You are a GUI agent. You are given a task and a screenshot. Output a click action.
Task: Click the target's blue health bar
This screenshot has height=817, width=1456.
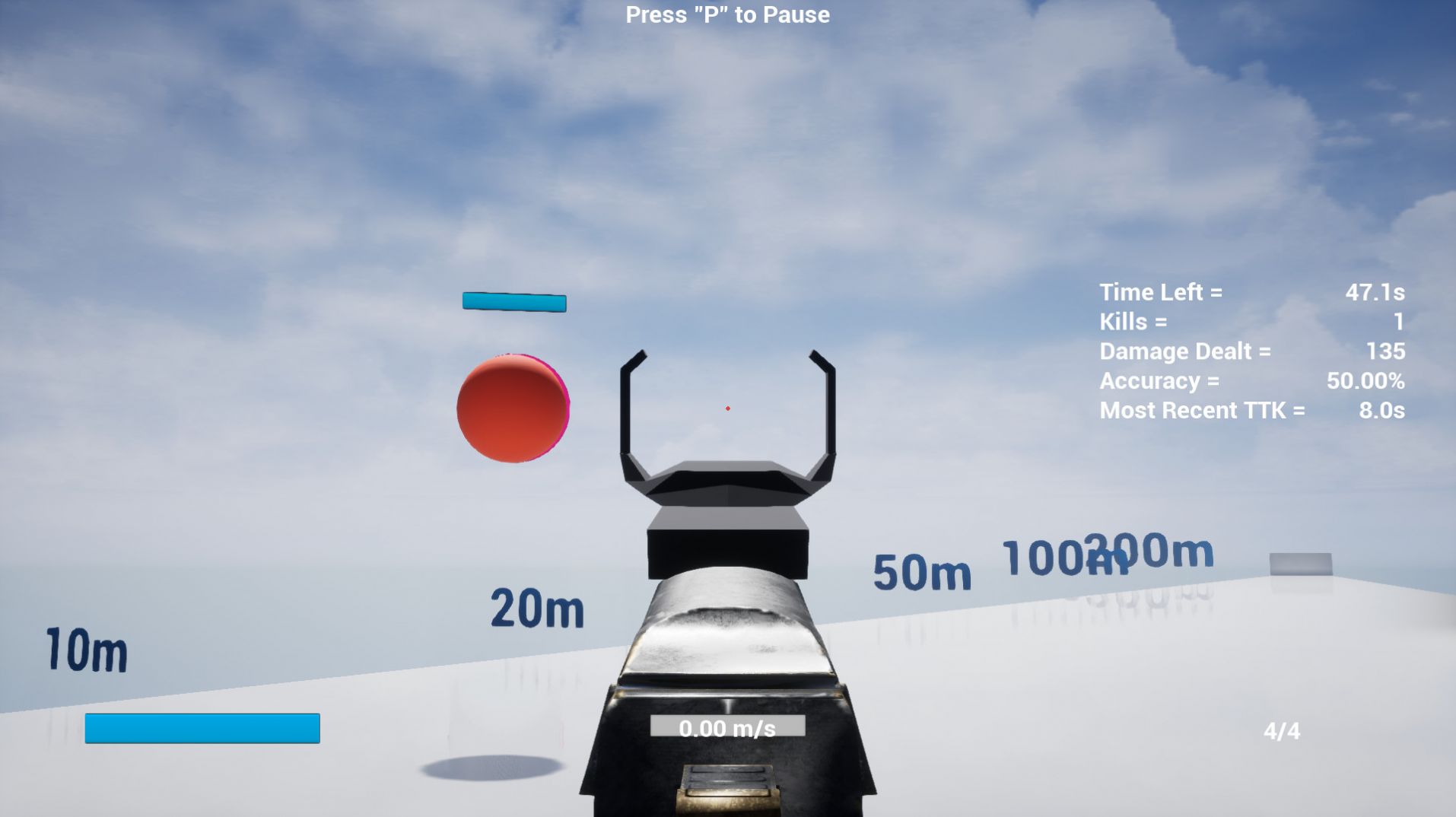(513, 302)
